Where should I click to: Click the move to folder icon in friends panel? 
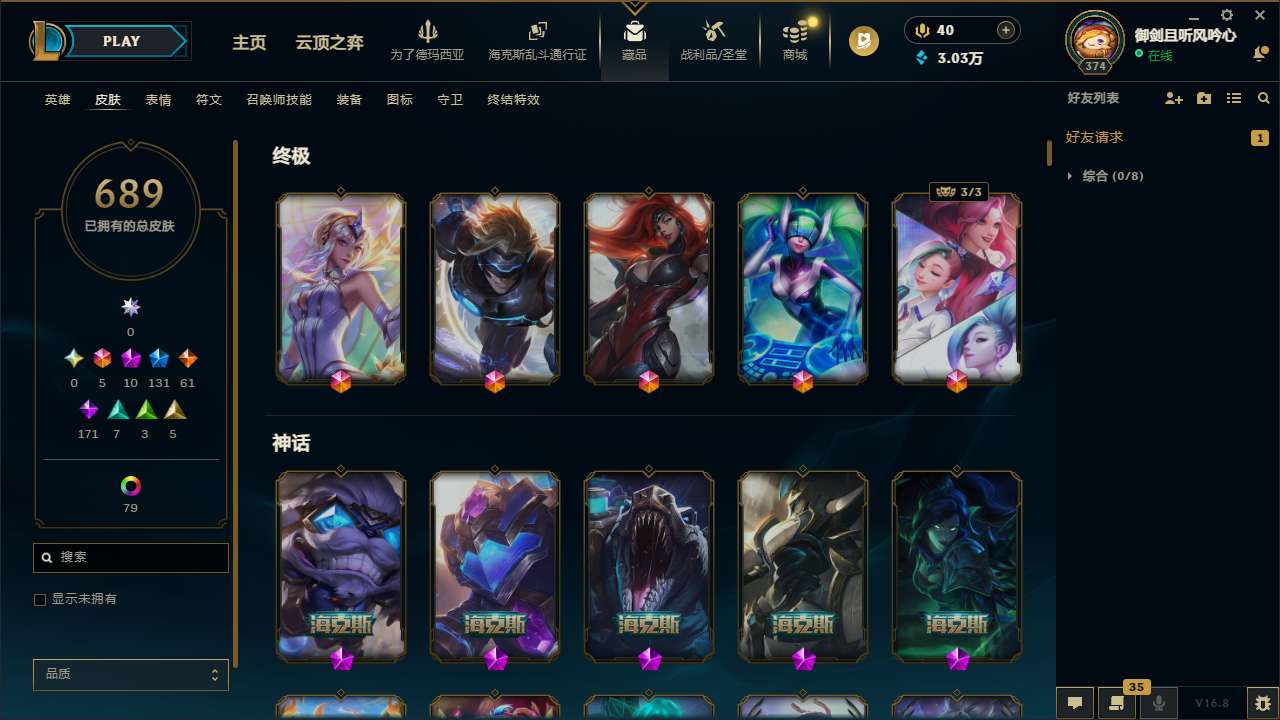click(1203, 98)
